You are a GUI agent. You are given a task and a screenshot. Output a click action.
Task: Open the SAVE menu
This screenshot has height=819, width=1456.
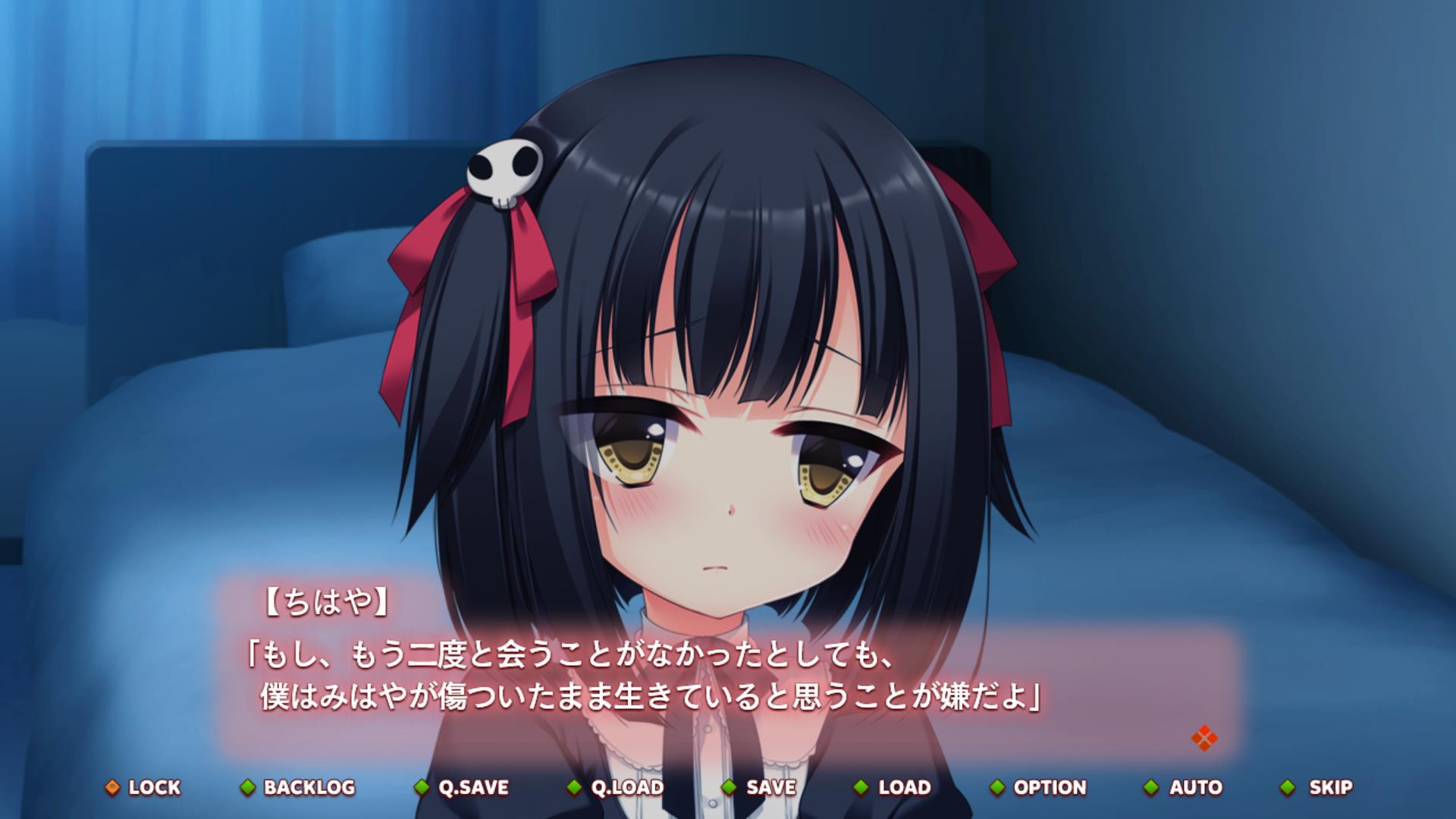pos(761,787)
